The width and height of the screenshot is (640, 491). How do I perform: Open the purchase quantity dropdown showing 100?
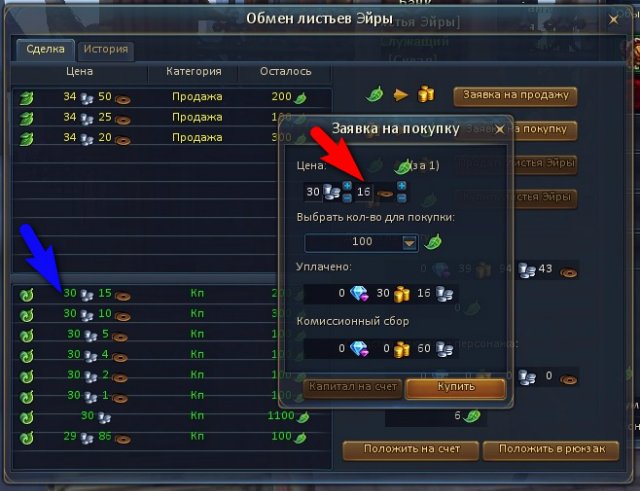(408, 241)
